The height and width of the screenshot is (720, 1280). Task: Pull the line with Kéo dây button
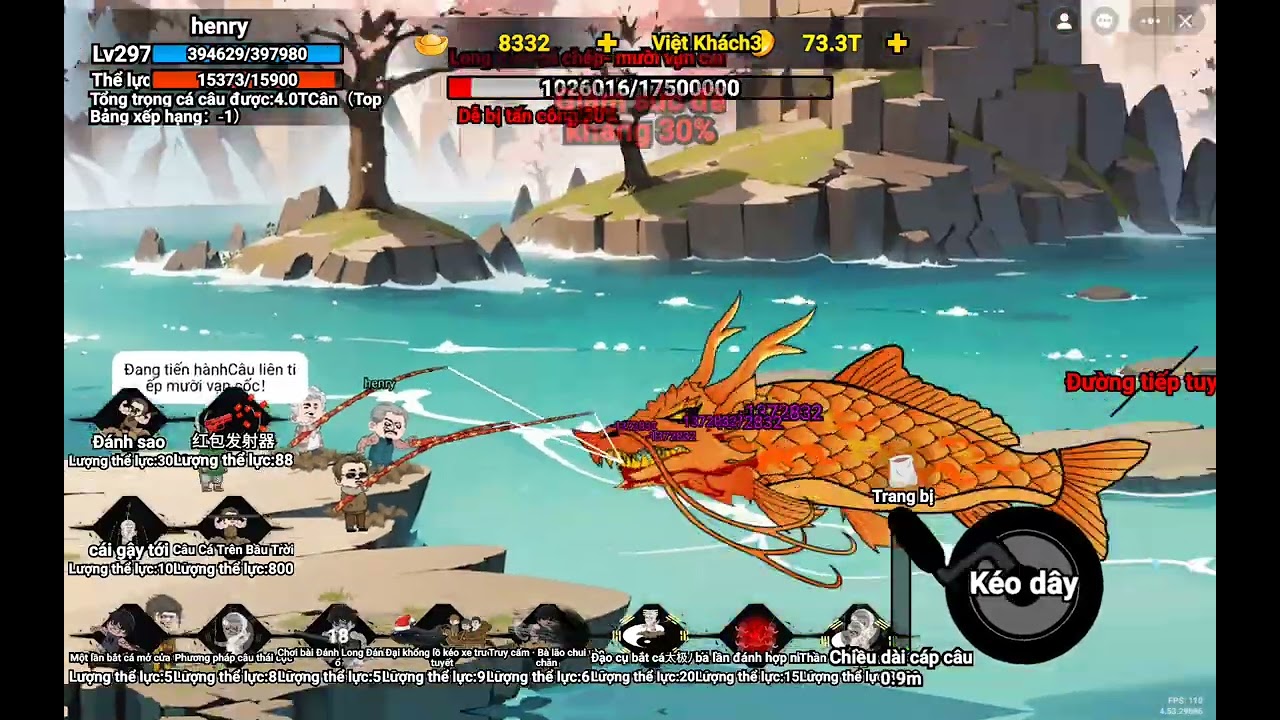[x=1022, y=584]
